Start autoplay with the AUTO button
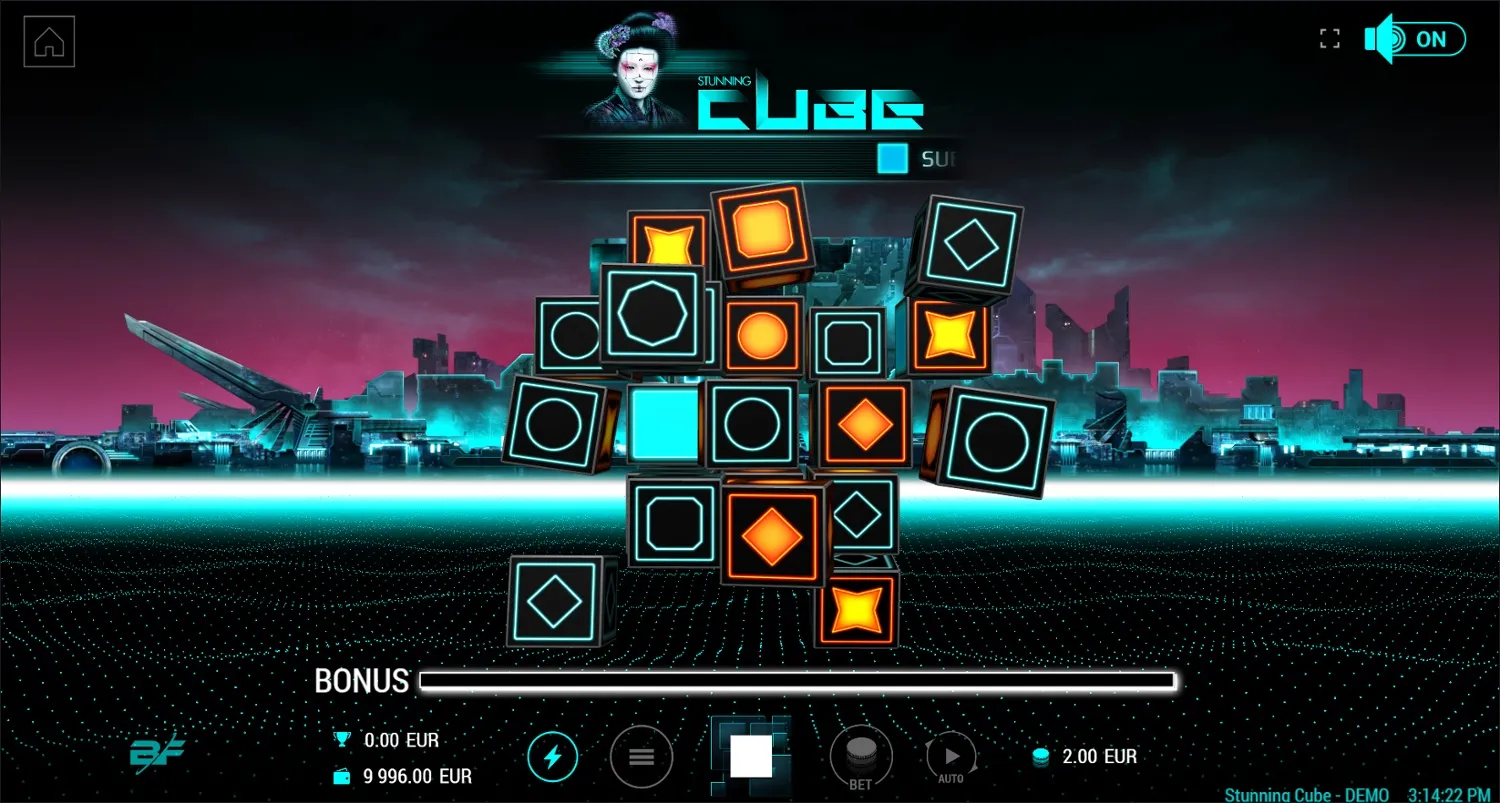Viewport: 1500px width, 803px height. tap(951, 757)
